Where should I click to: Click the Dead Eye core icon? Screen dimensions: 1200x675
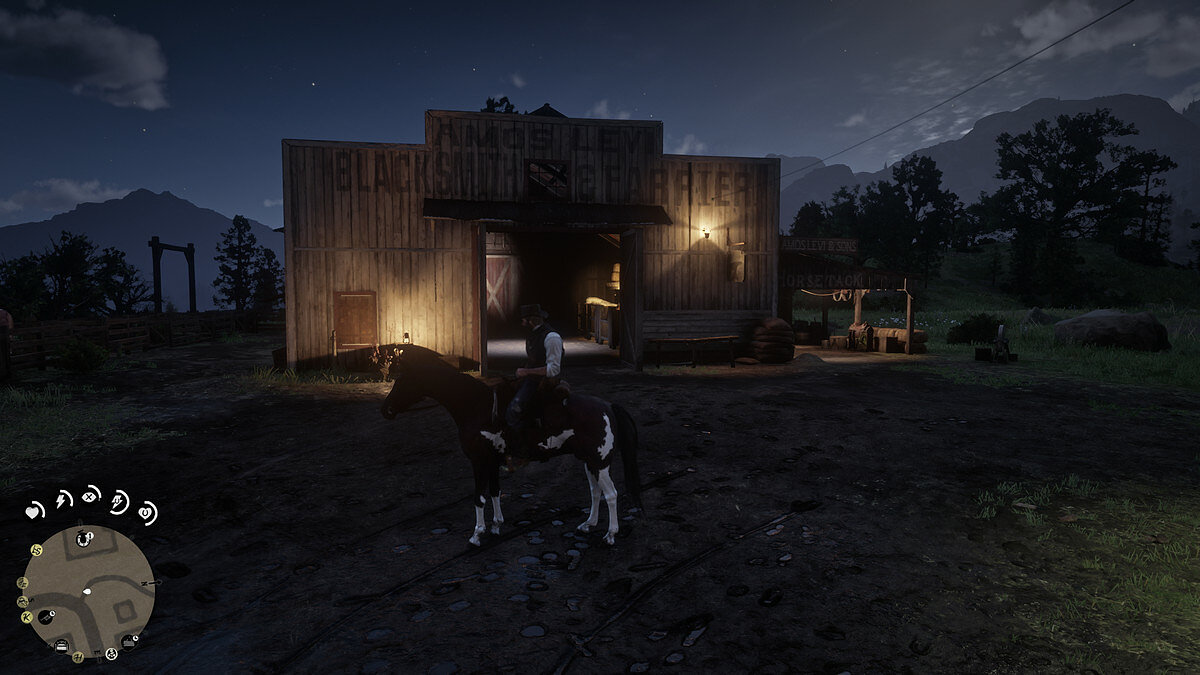pos(91,495)
